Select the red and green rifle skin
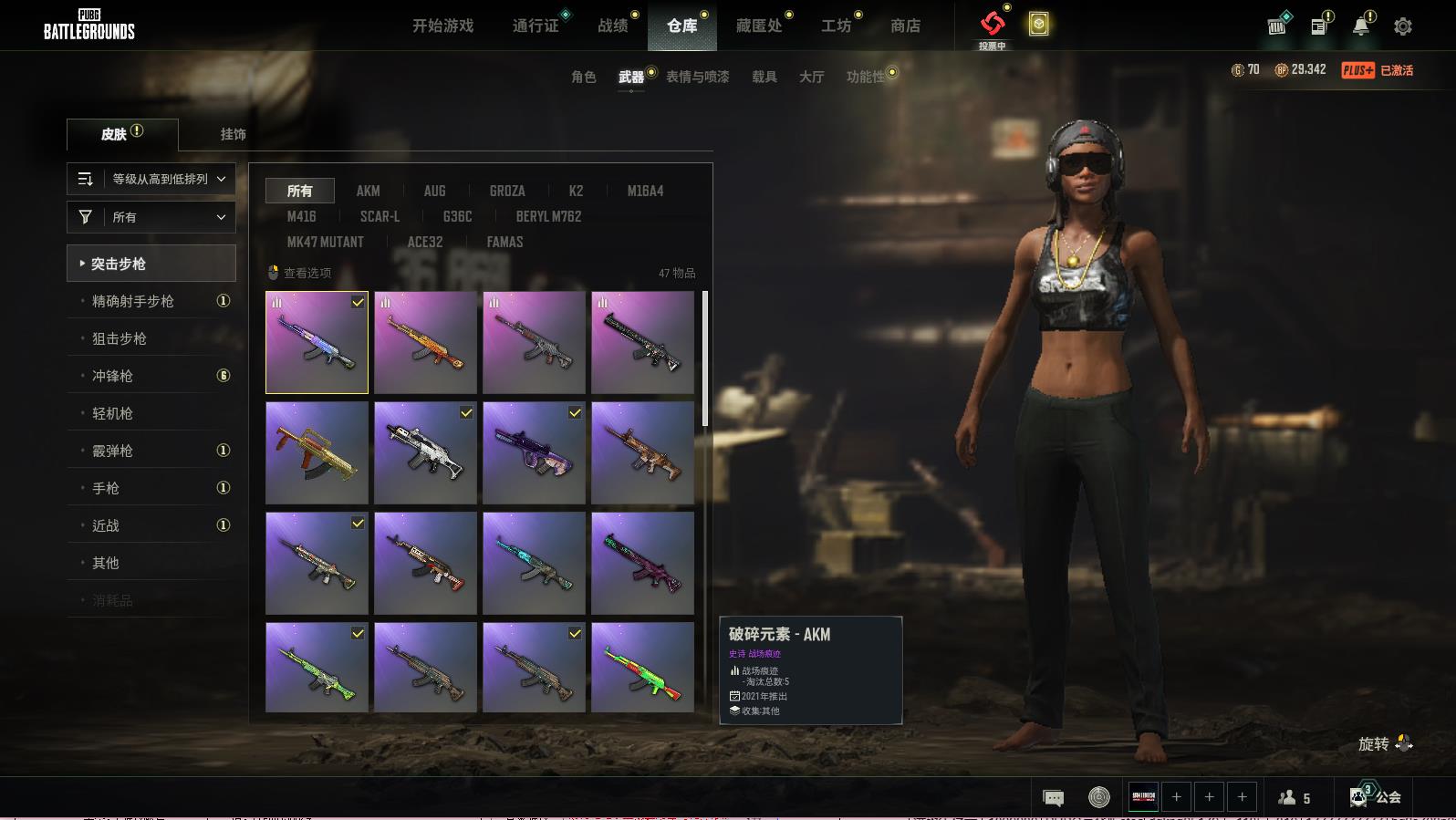 [642, 668]
